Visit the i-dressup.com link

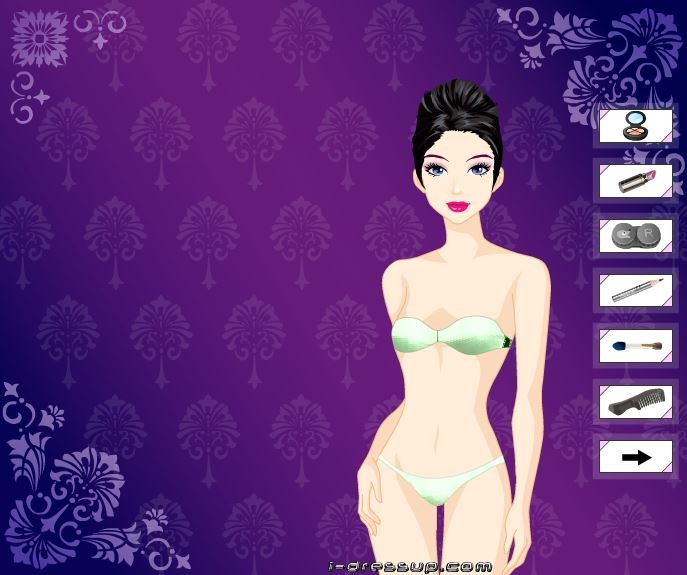[x=410, y=567]
